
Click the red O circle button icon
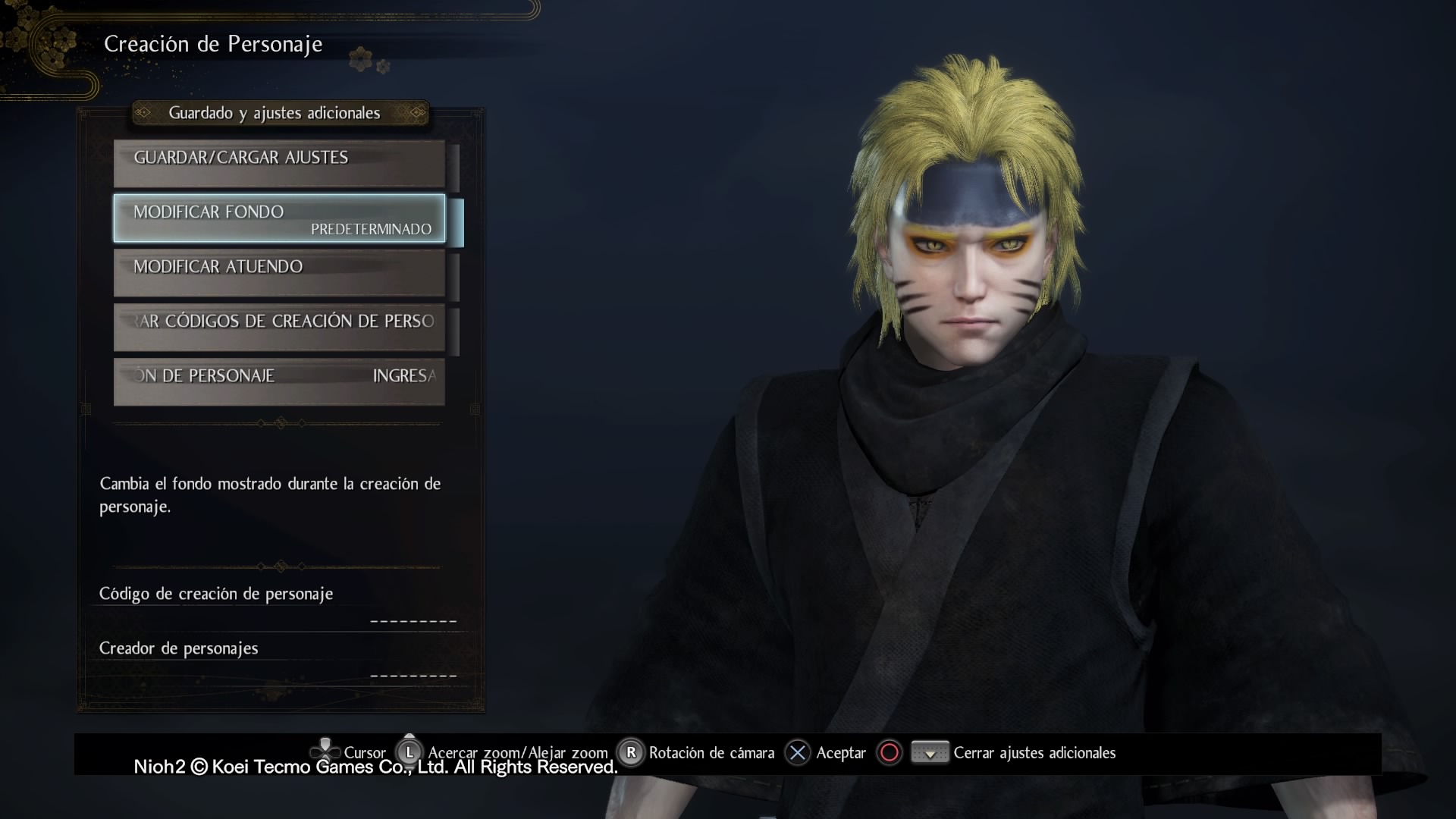click(888, 752)
